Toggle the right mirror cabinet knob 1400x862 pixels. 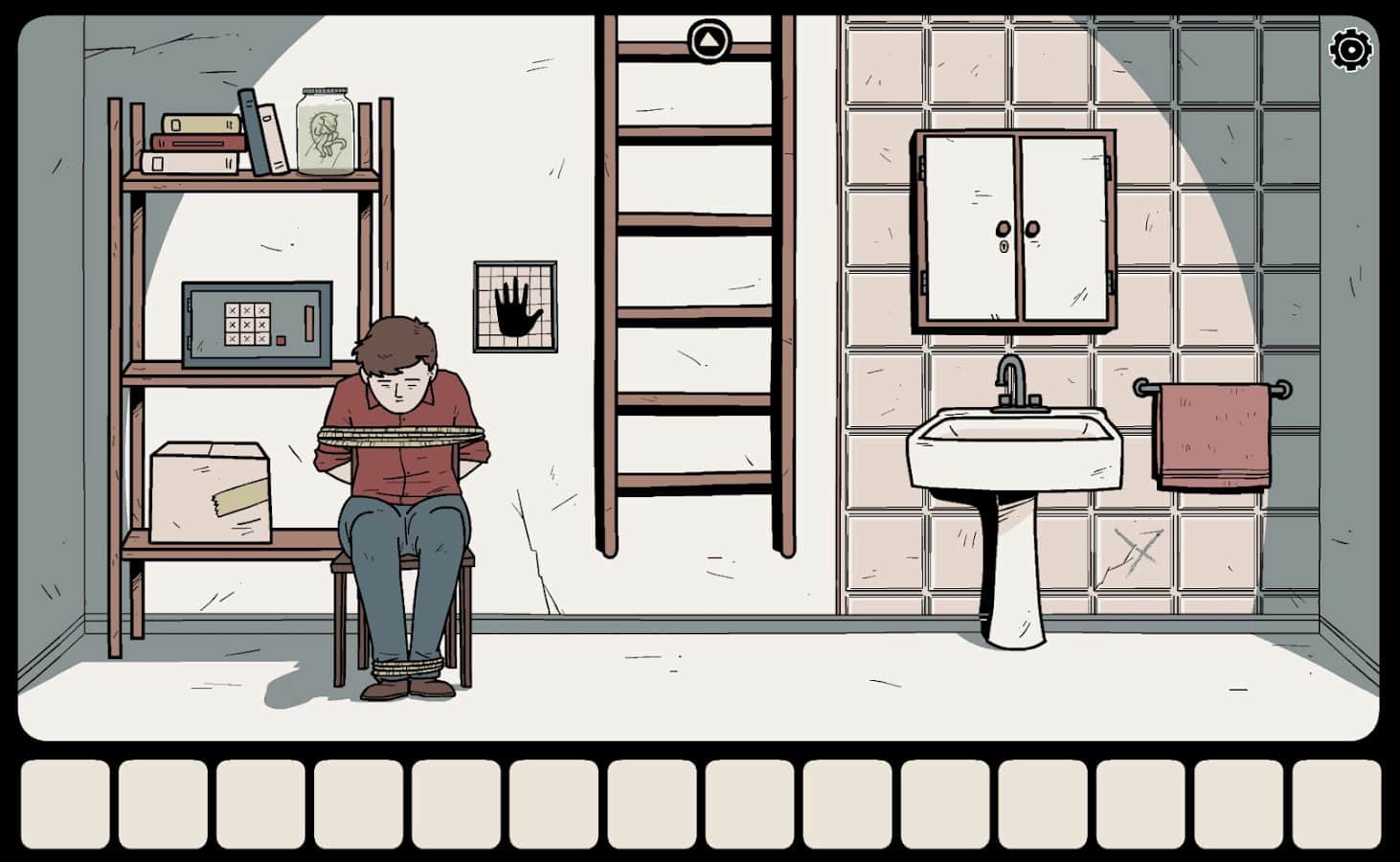(1032, 230)
